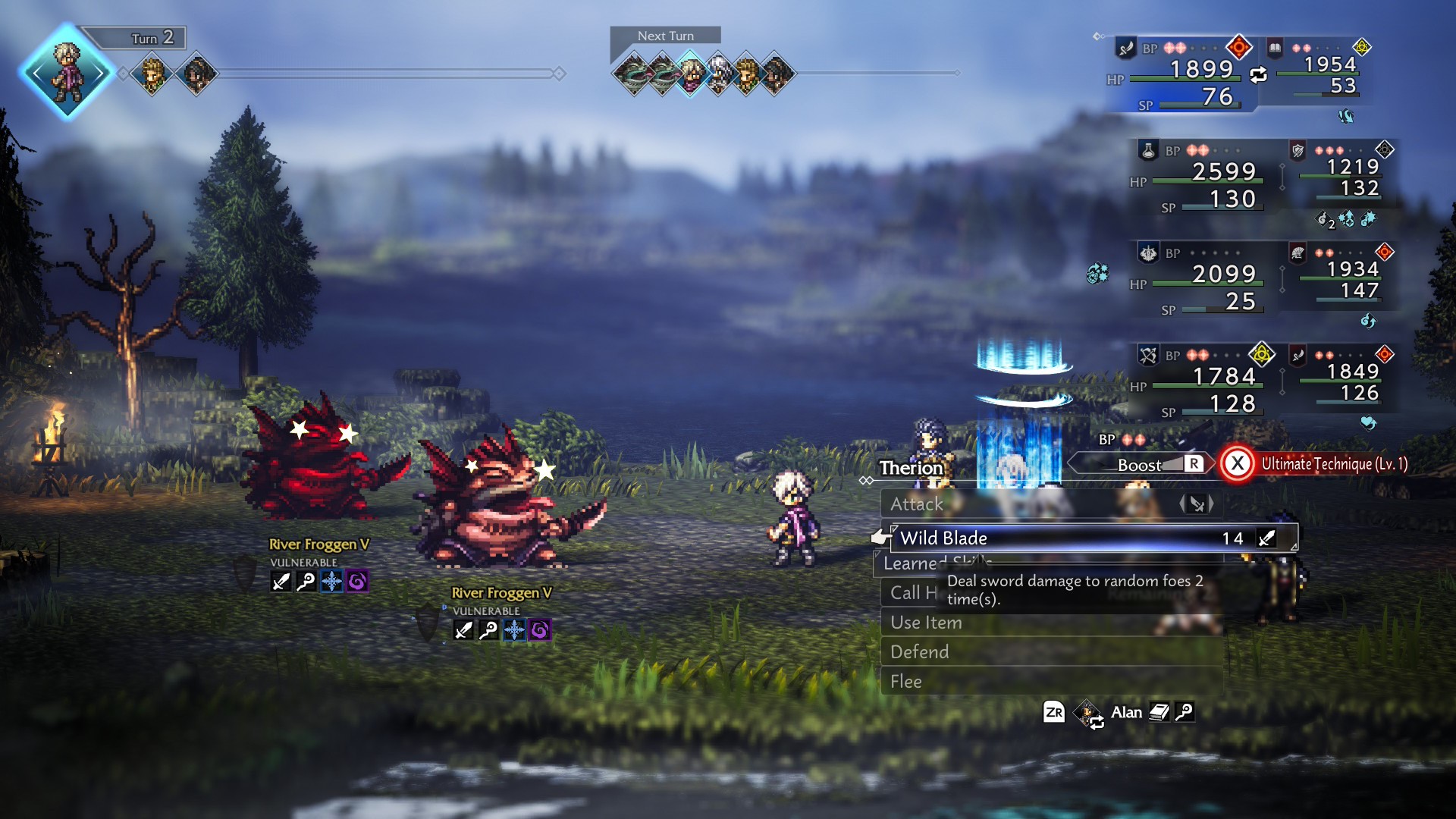Select the highlighted ice weakness icon
The image size is (1456, 819).
pyautogui.click(x=331, y=581)
